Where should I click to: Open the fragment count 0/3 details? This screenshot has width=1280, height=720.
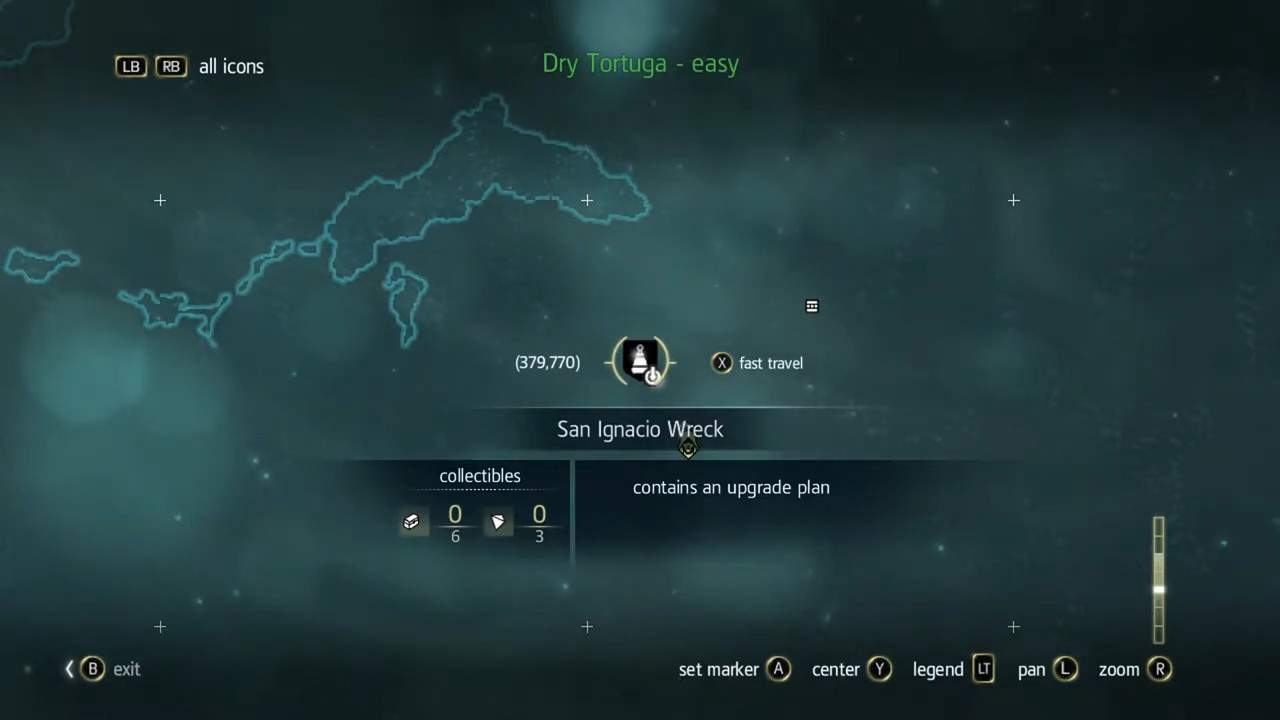click(x=539, y=523)
